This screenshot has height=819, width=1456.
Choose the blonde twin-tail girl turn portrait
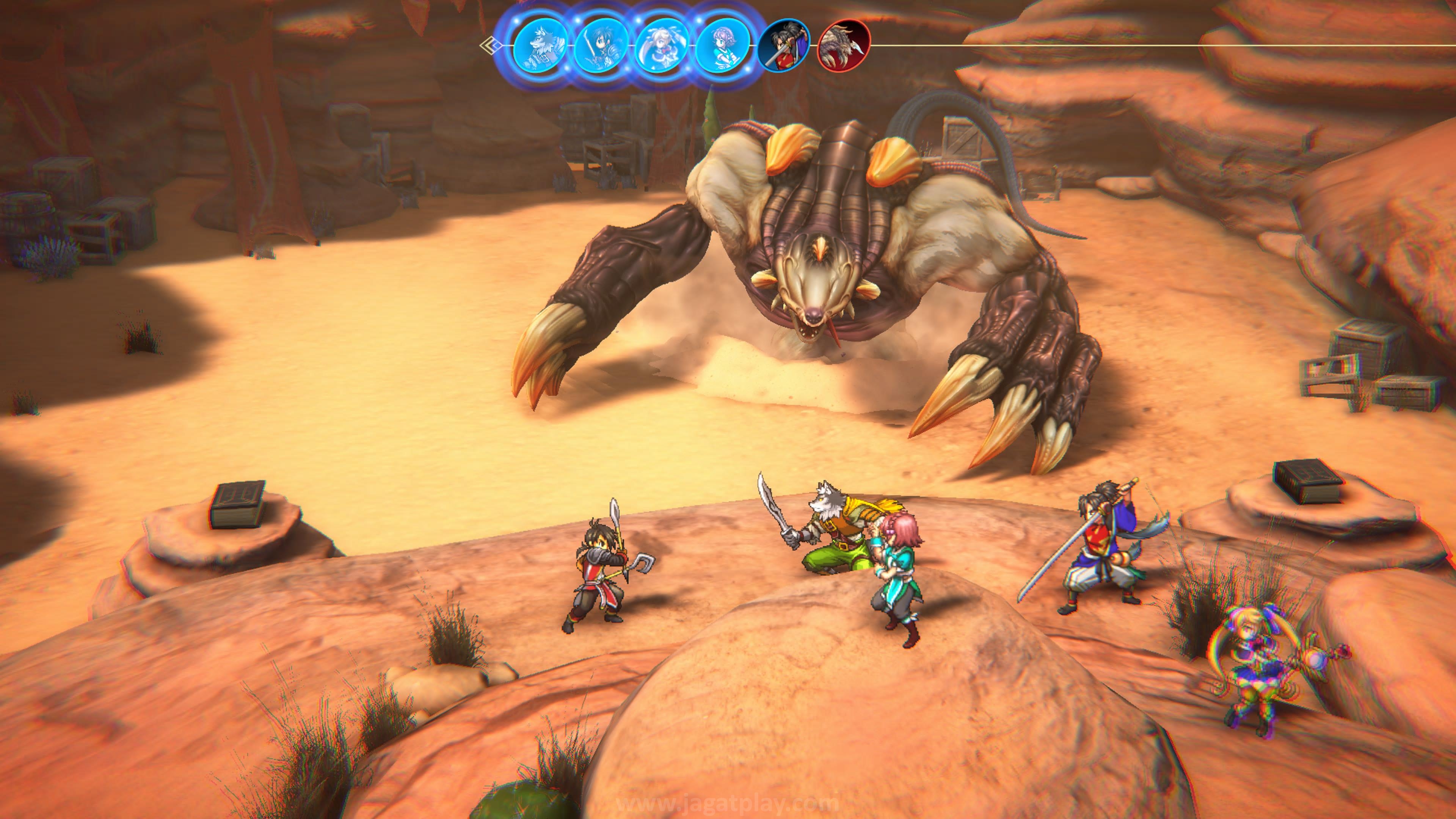662,46
